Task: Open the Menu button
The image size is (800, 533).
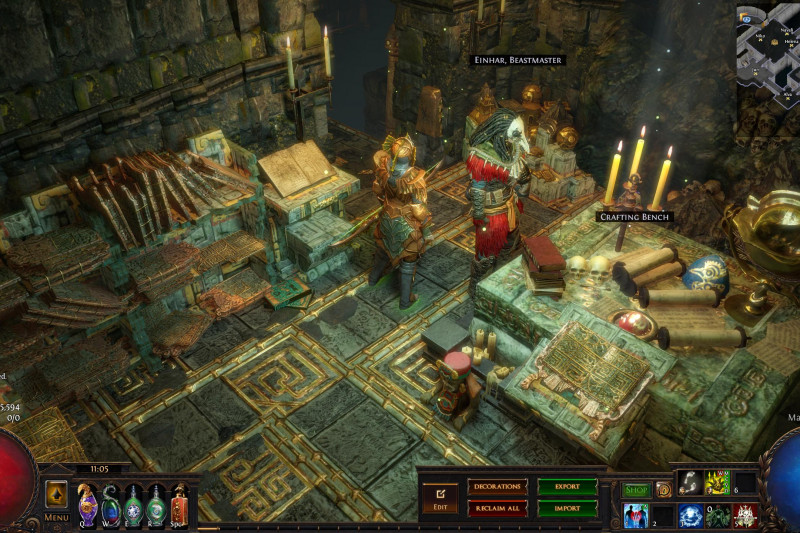Action: 56,516
